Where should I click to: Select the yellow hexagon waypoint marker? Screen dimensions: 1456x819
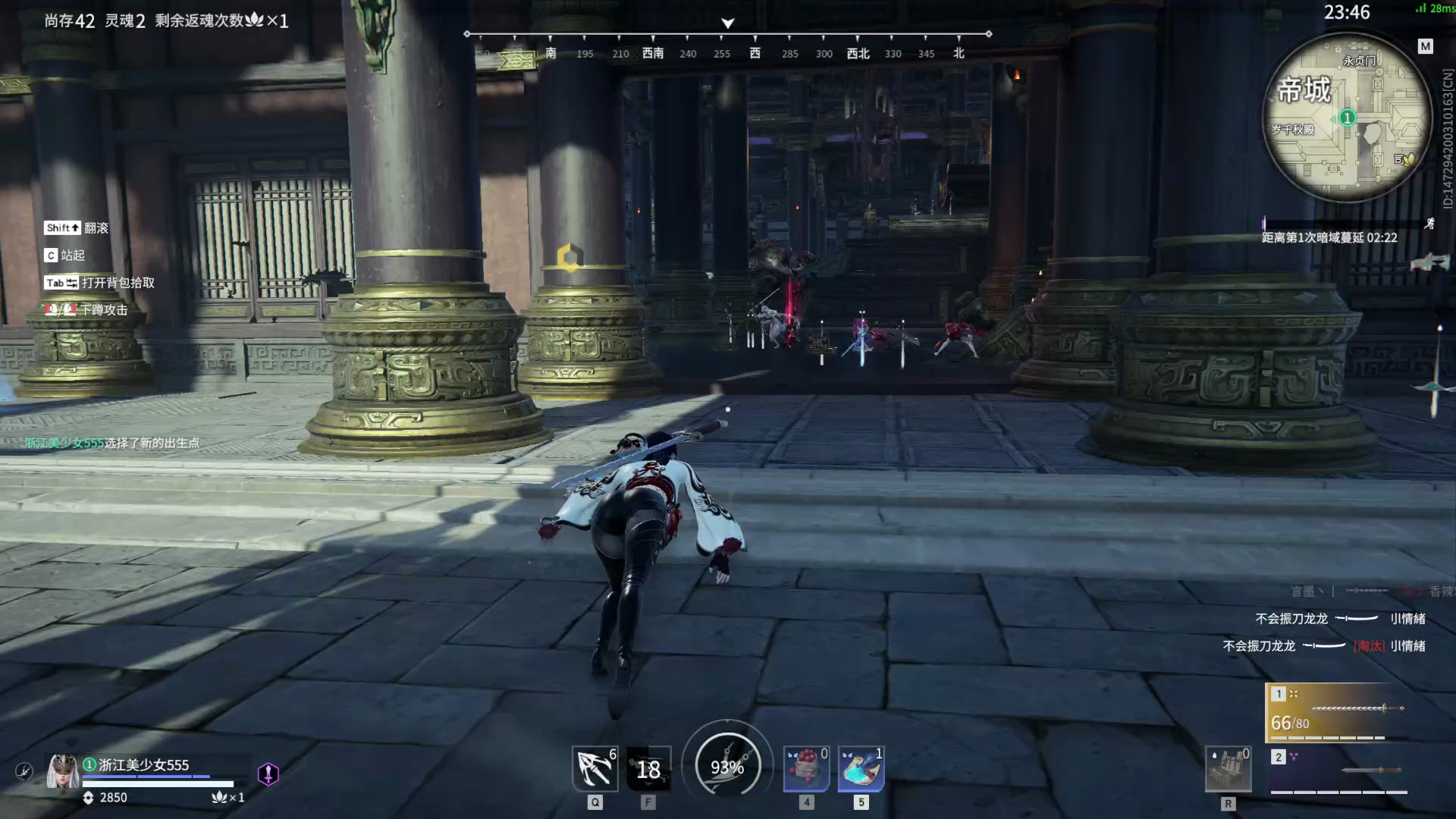570,258
